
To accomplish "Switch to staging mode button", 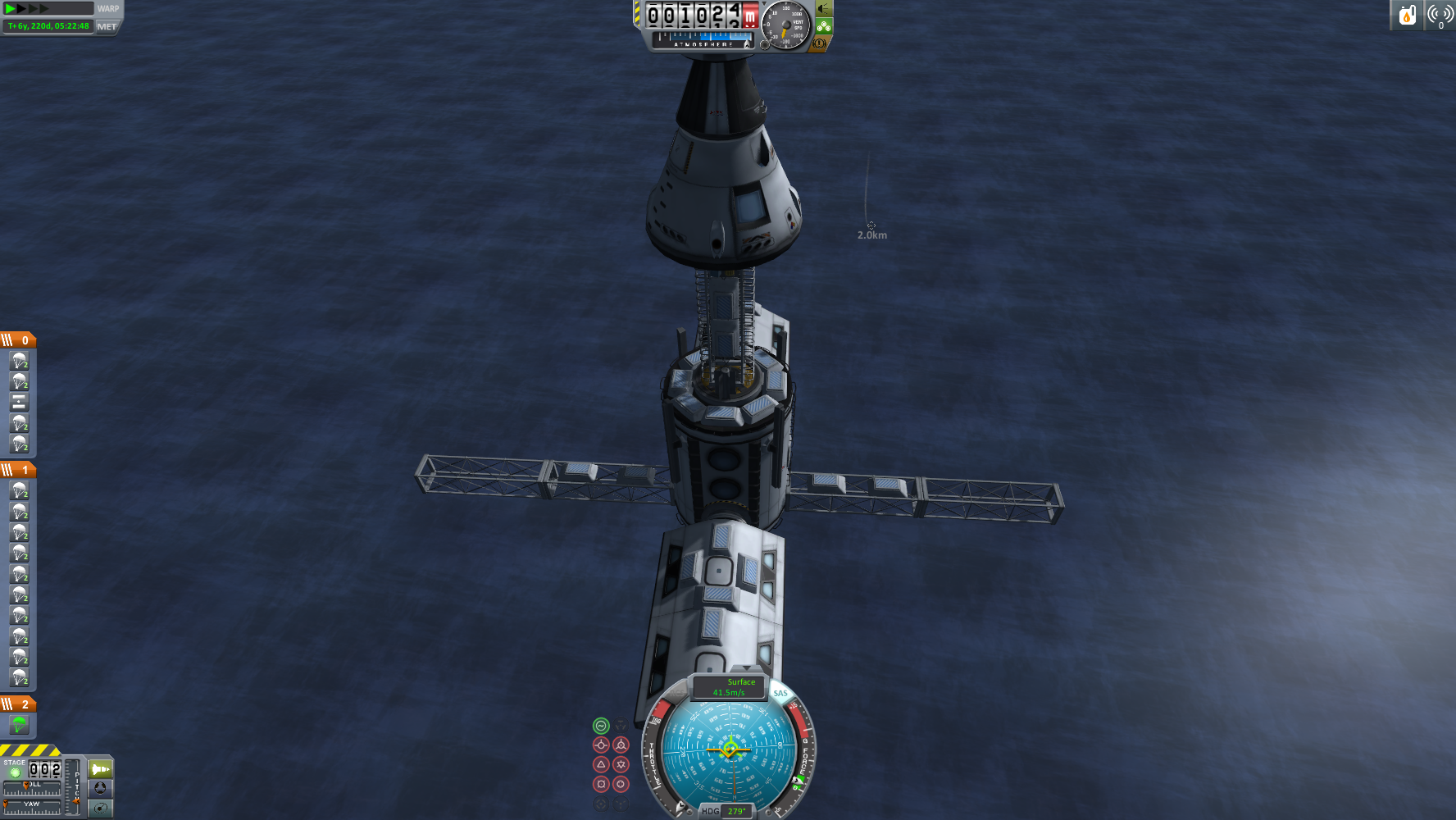I will (101, 769).
